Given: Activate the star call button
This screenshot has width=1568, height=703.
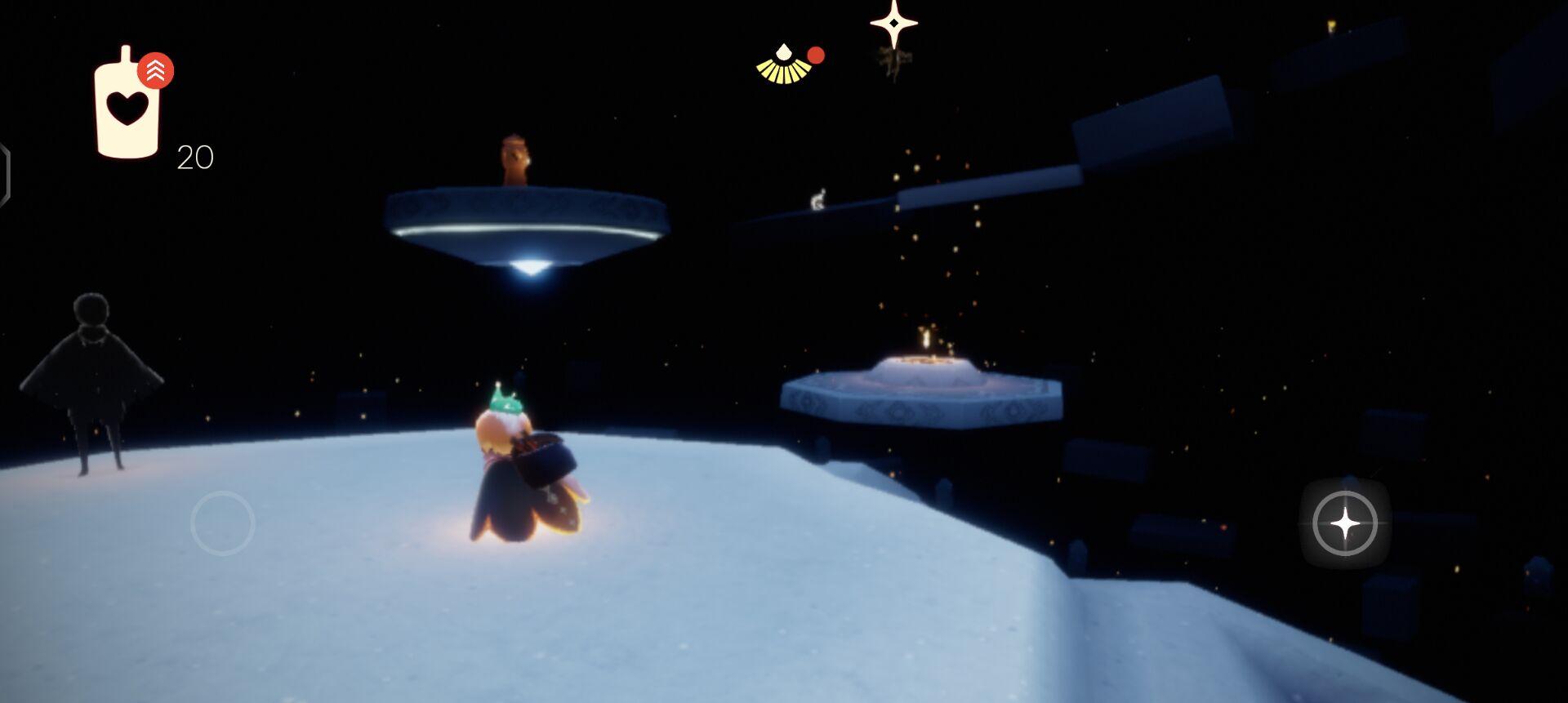Looking at the screenshot, I should [x=1344, y=523].
